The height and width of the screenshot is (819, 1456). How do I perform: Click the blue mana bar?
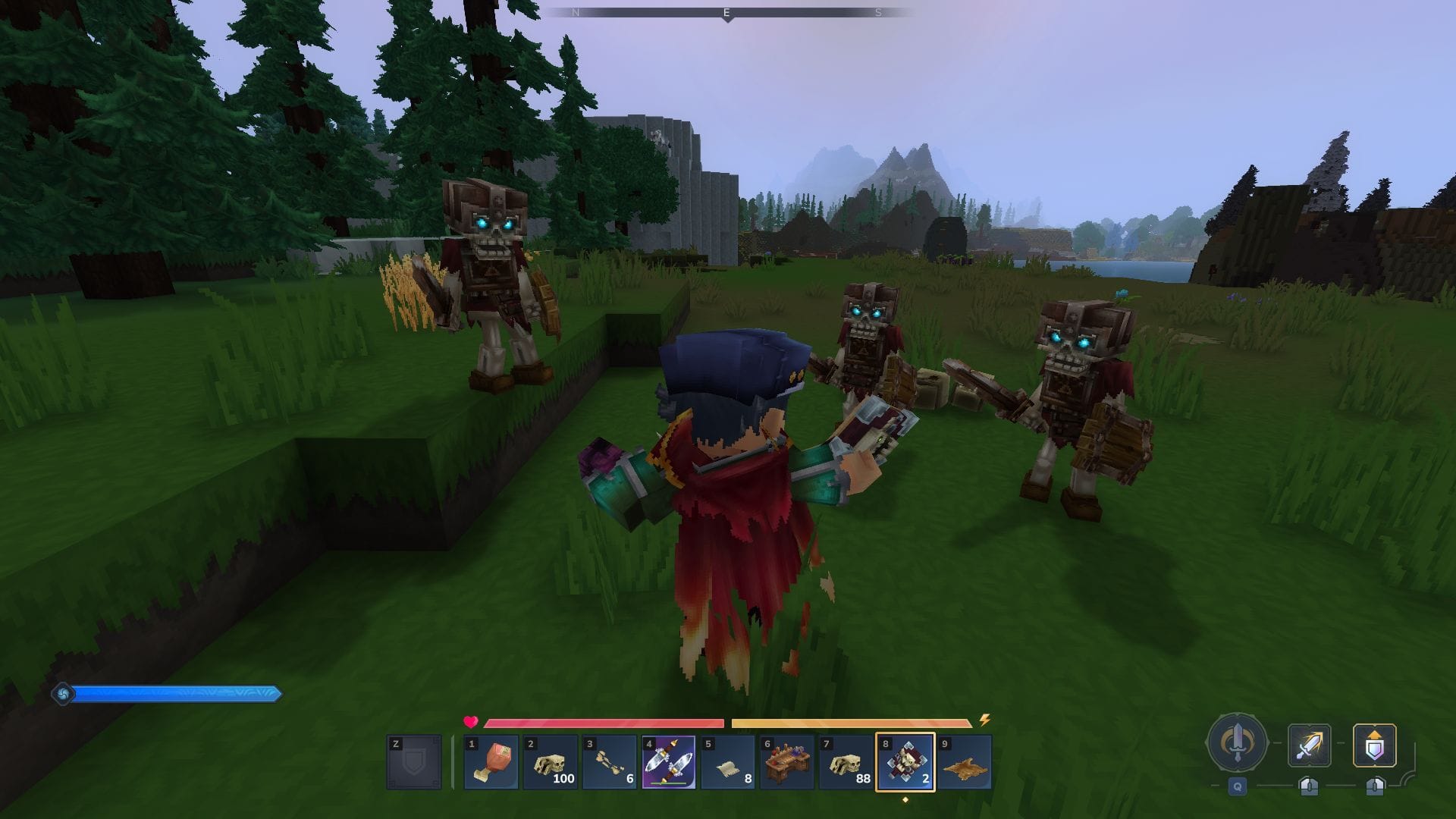(178, 692)
